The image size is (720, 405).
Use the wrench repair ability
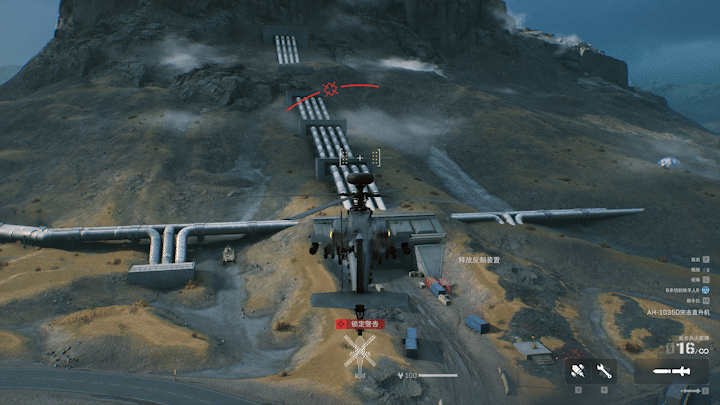click(x=604, y=371)
